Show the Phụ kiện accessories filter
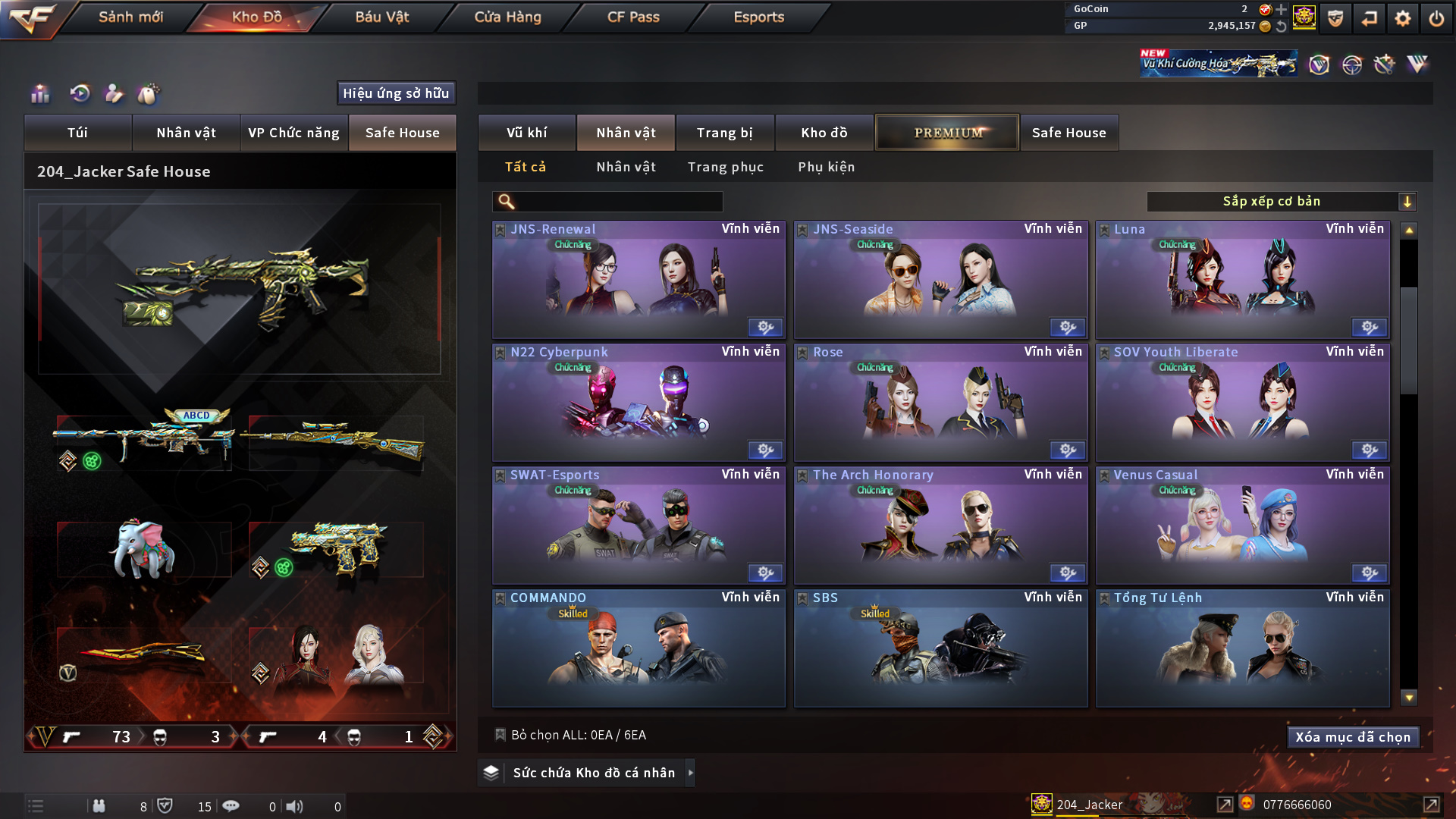The width and height of the screenshot is (1456, 819). pyautogui.click(x=826, y=167)
